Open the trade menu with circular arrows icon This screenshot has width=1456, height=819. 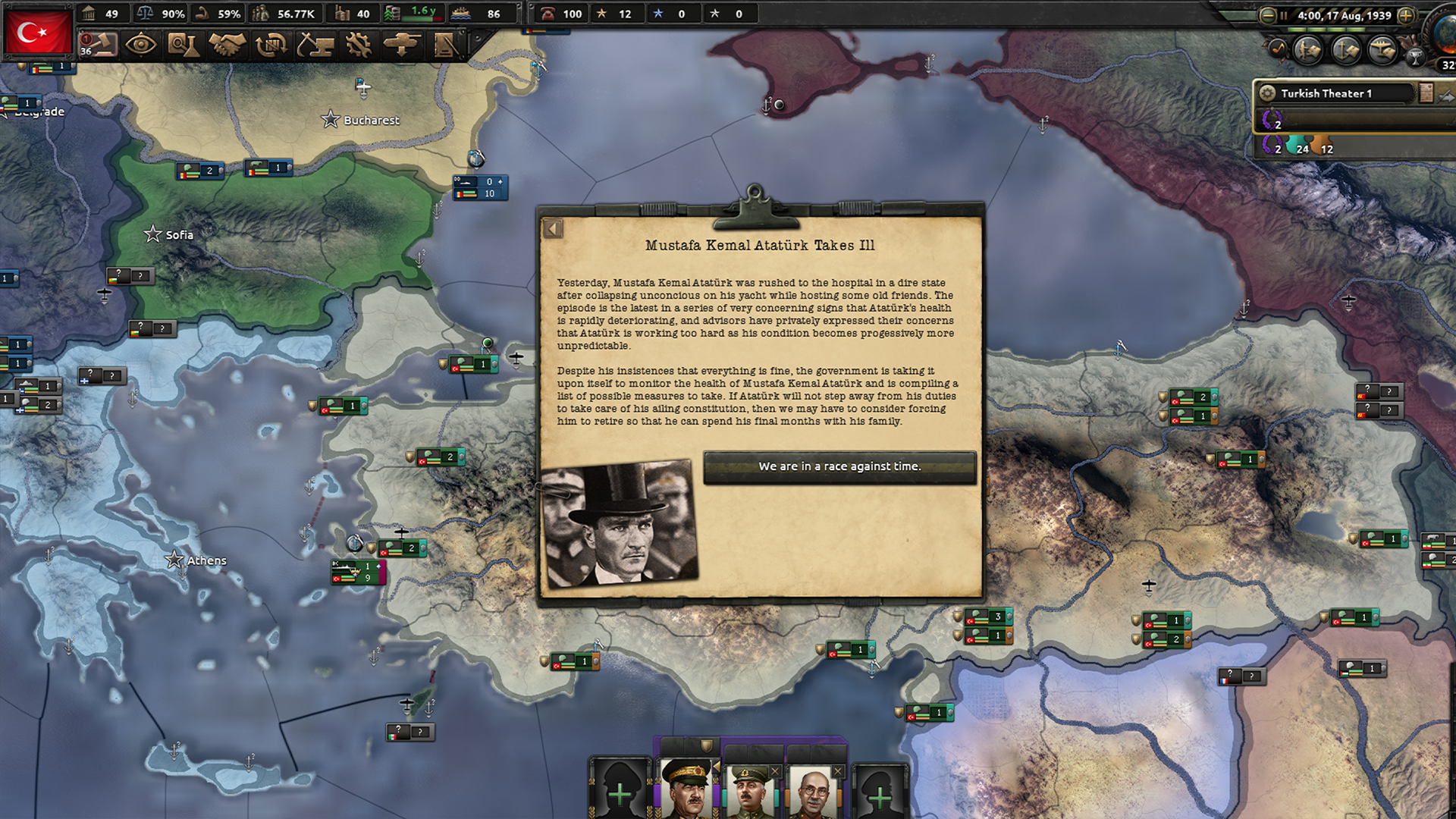coord(270,46)
